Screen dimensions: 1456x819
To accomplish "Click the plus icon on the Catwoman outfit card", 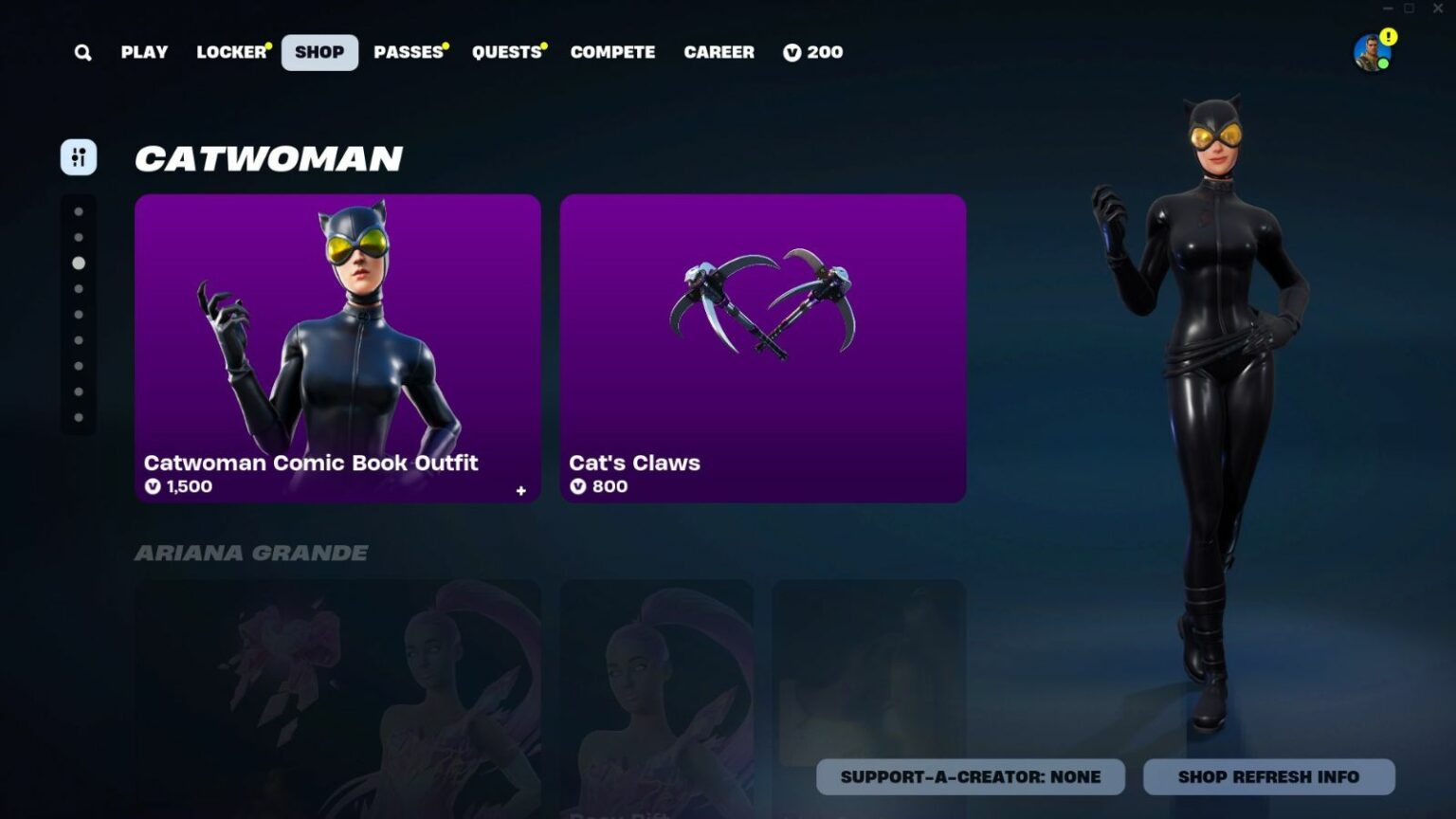I will pos(519,490).
